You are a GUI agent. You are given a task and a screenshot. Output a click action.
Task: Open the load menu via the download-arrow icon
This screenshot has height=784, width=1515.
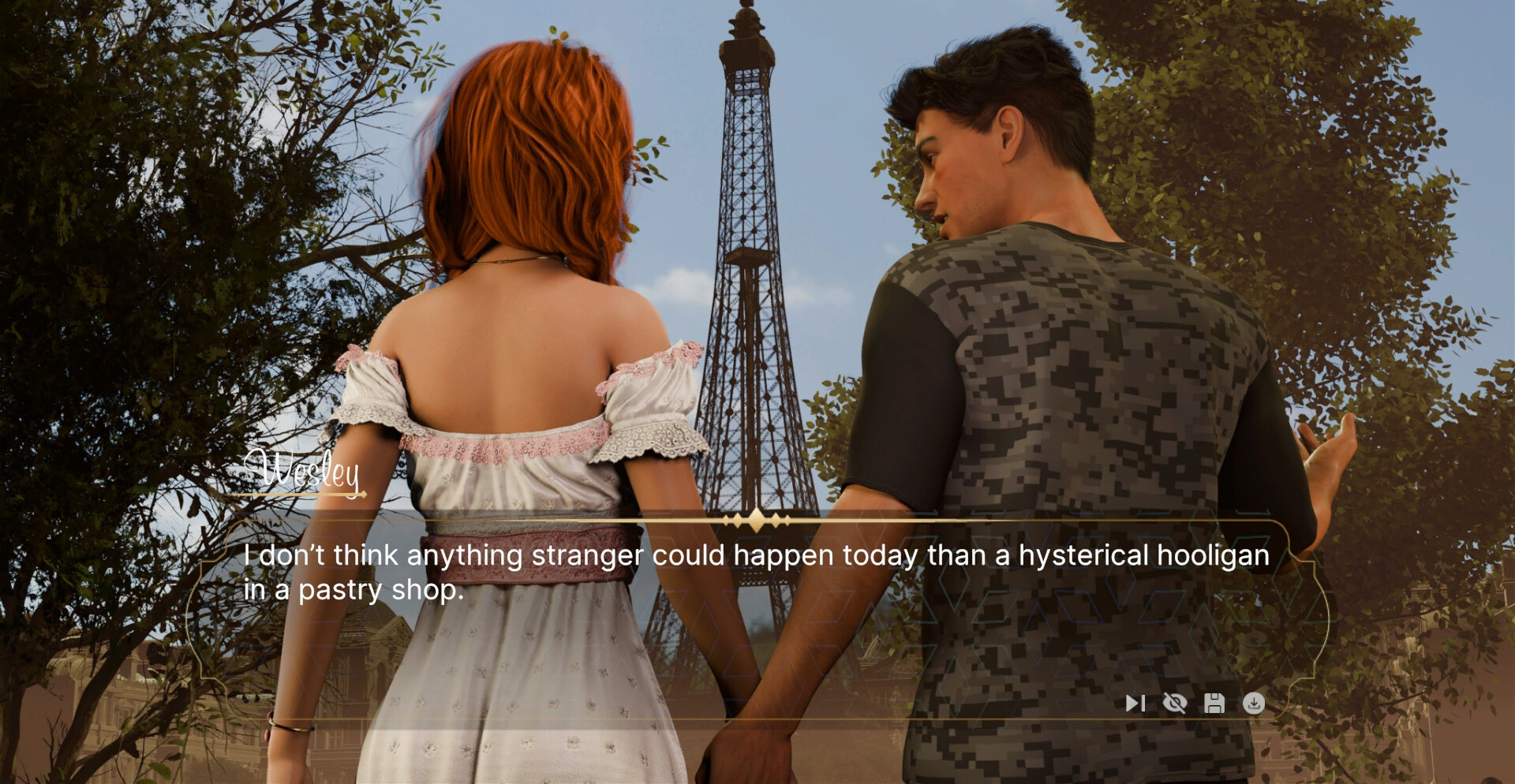[1254, 703]
